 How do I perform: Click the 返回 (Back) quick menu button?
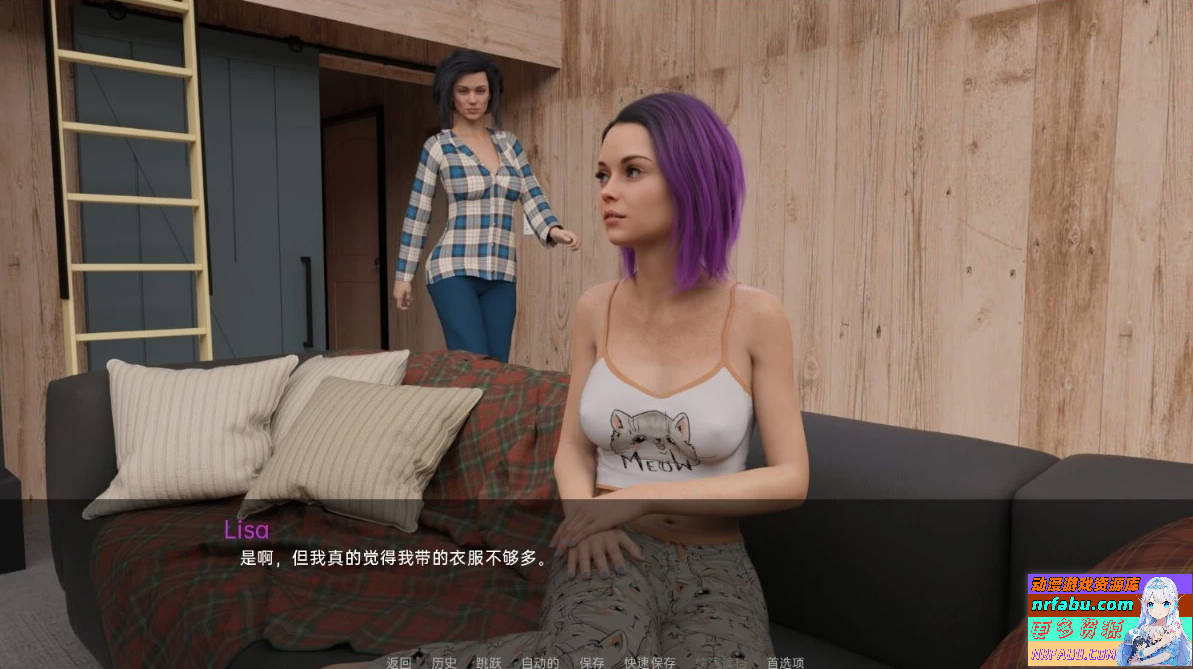399,662
